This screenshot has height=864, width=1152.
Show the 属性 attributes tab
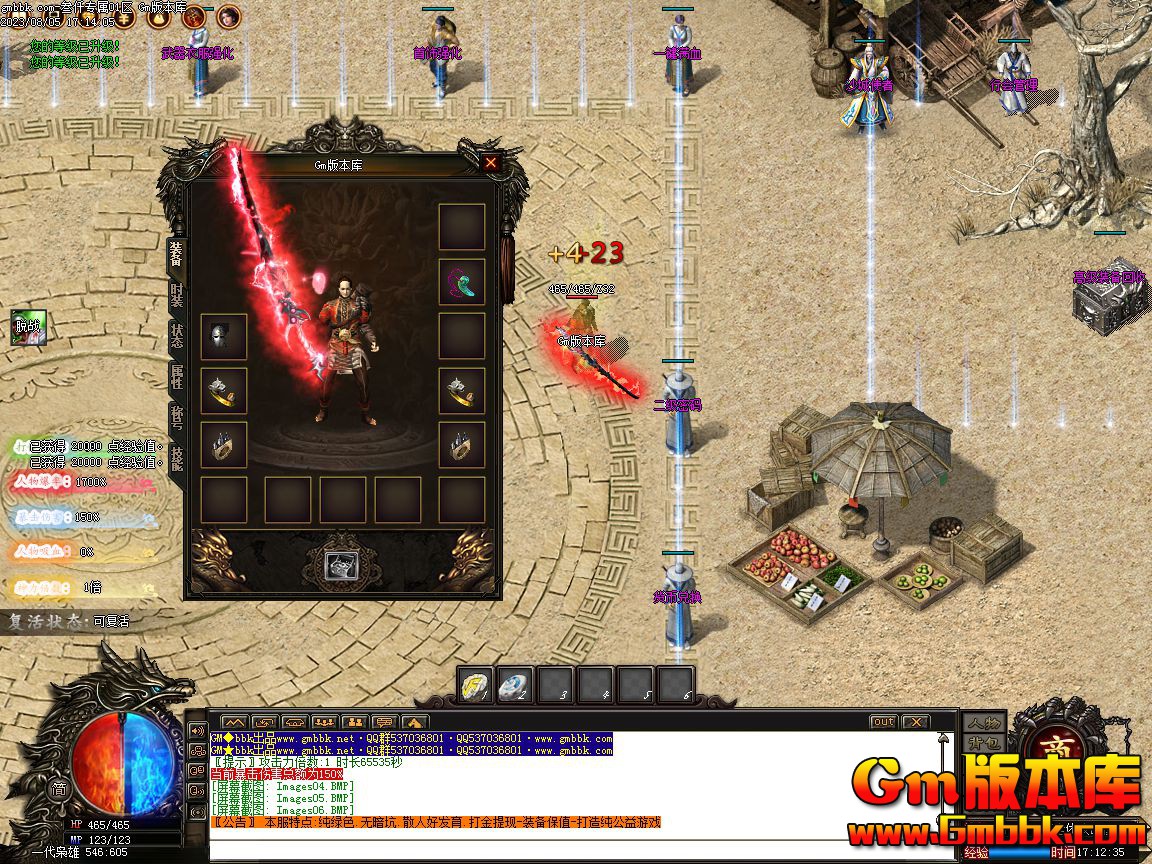[x=177, y=376]
